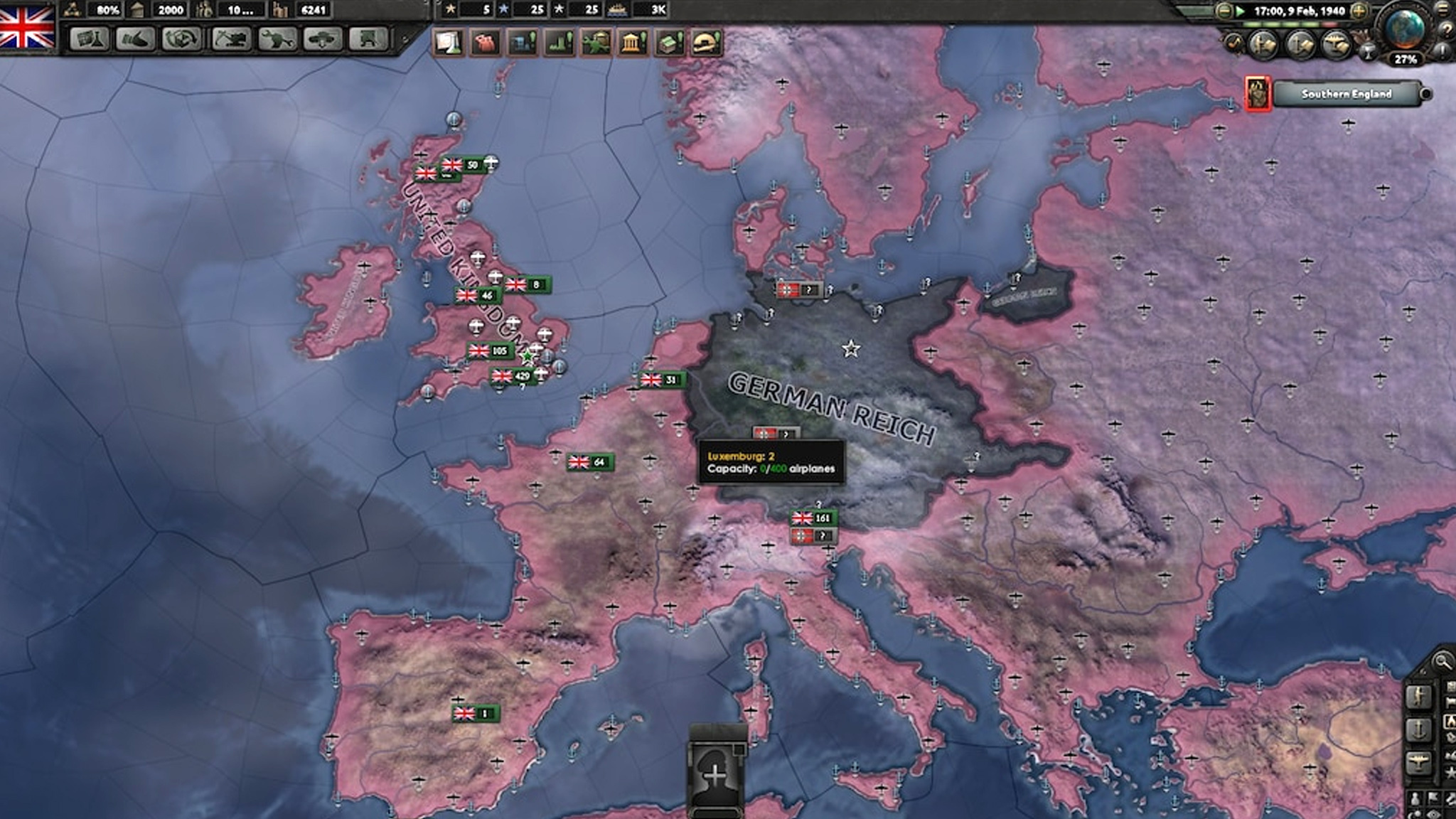Open the help question mark button
Viewport: 1456px width, 819px height.
[x=1446, y=28]
